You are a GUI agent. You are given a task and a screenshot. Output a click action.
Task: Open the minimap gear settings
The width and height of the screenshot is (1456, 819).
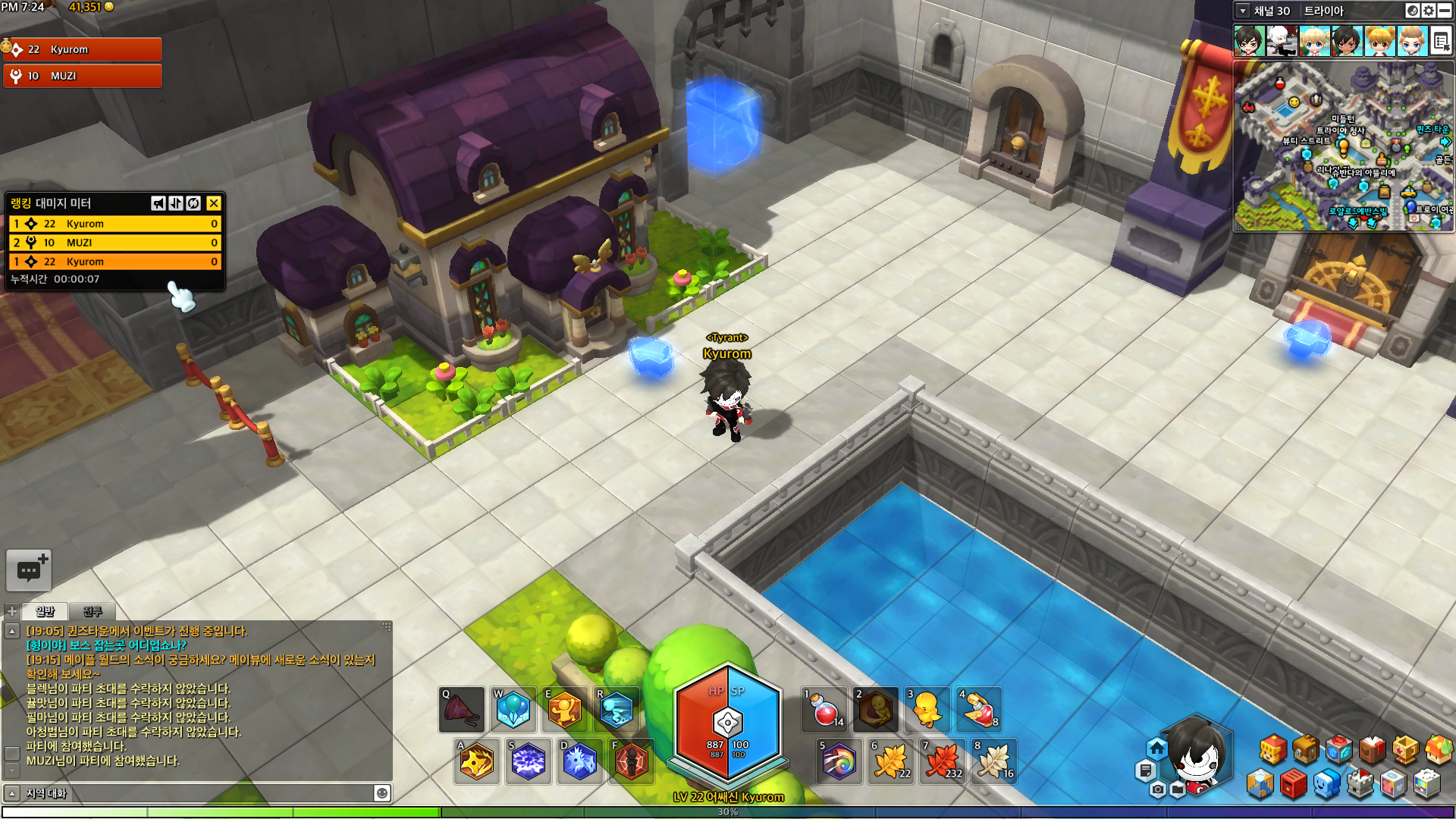click(x=1429, y=11)
